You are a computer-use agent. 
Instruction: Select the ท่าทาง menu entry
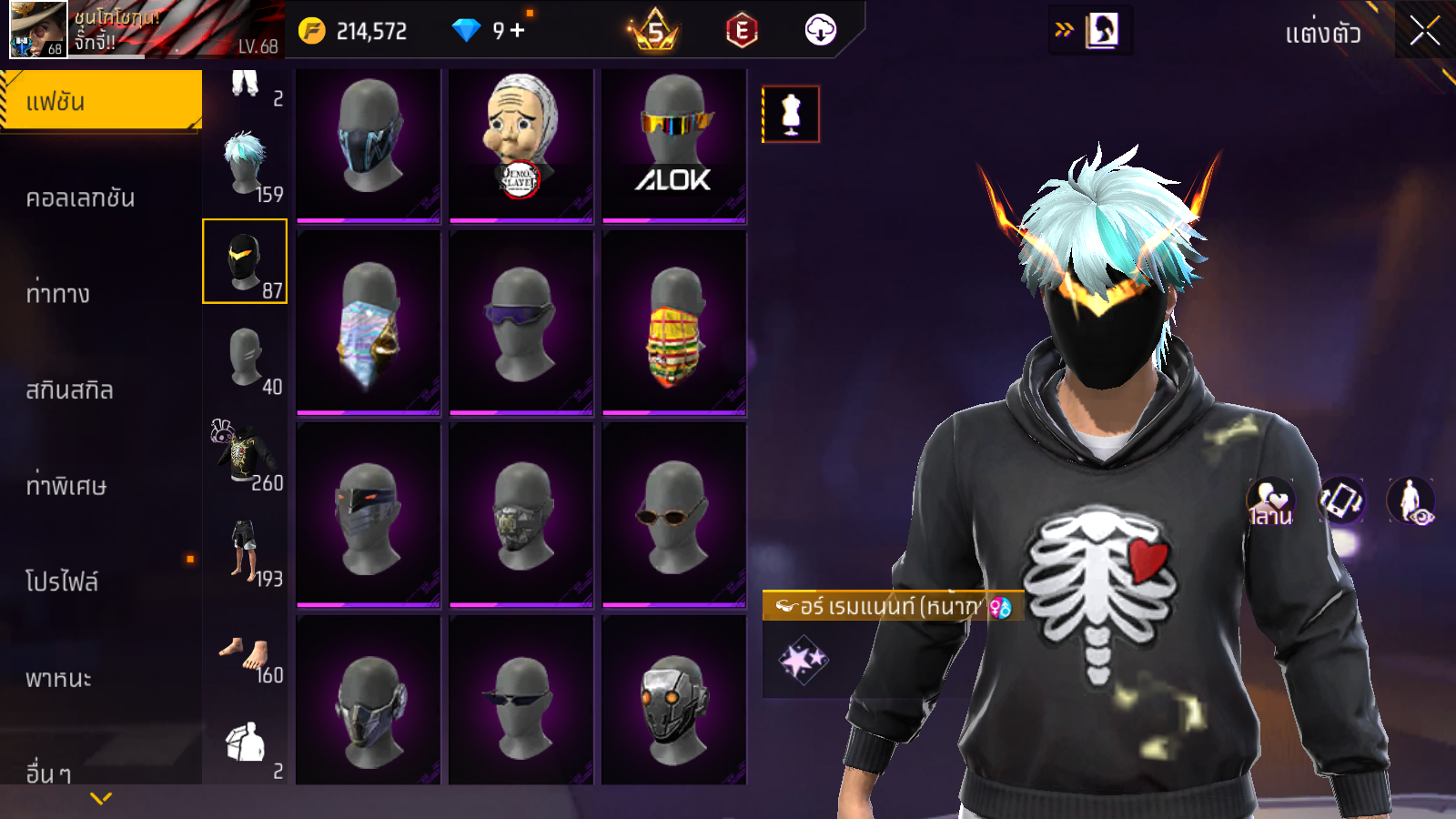click(x=58, y=293)
